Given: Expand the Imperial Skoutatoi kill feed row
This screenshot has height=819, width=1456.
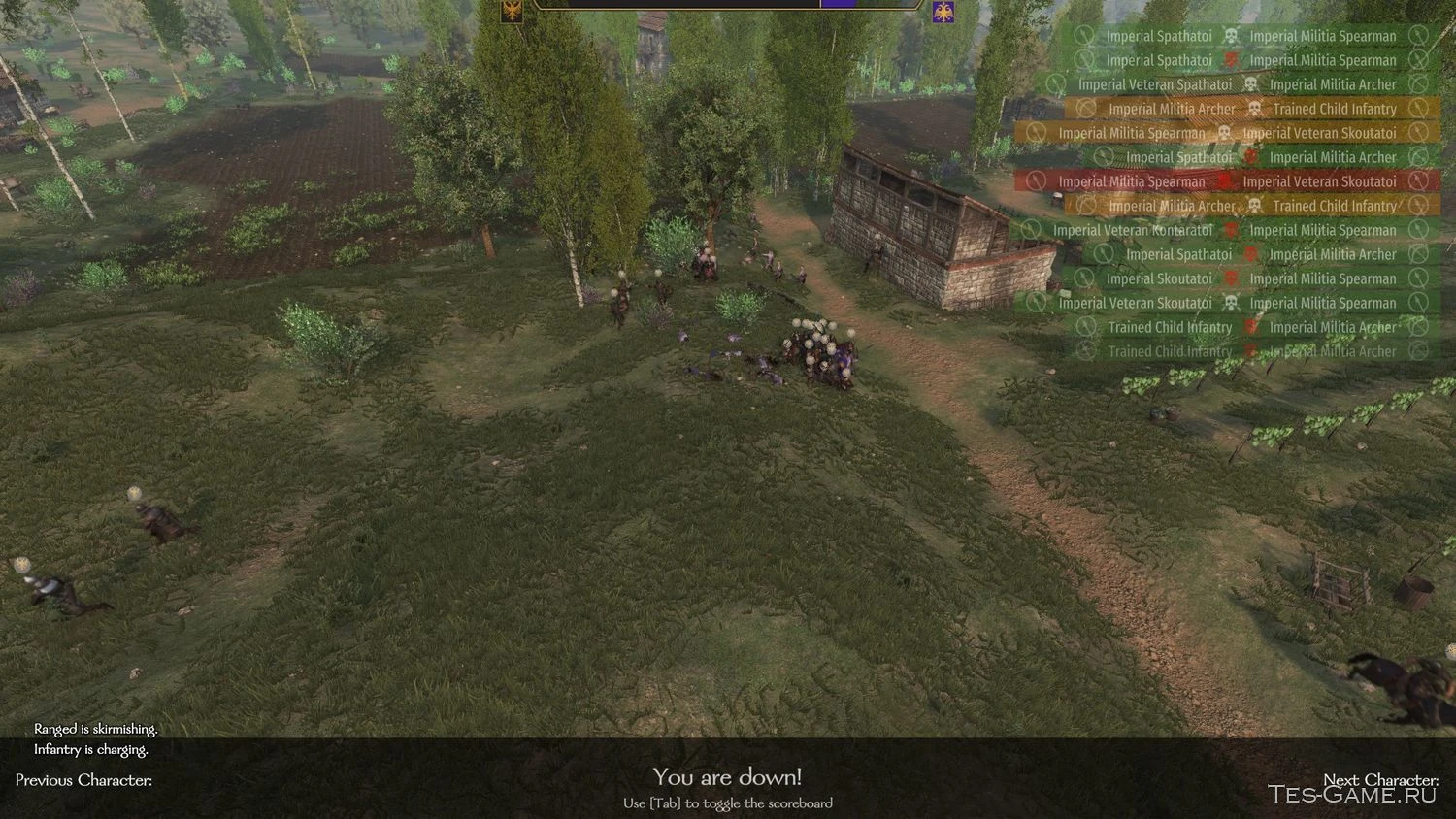Looking at the screenshot, I should coord(1161,278).
